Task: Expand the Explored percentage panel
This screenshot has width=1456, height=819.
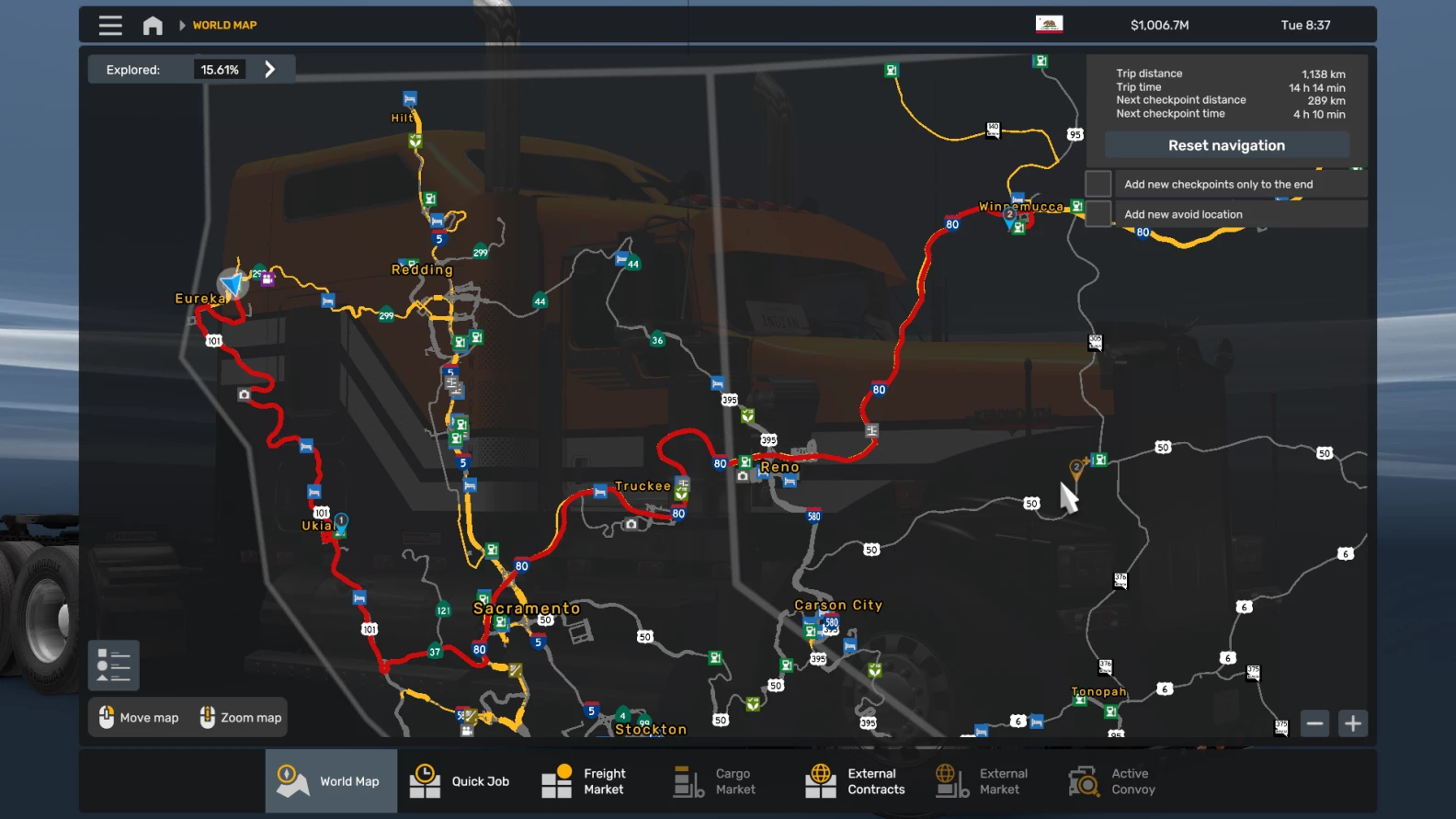Action: click(x=269, y=68)
